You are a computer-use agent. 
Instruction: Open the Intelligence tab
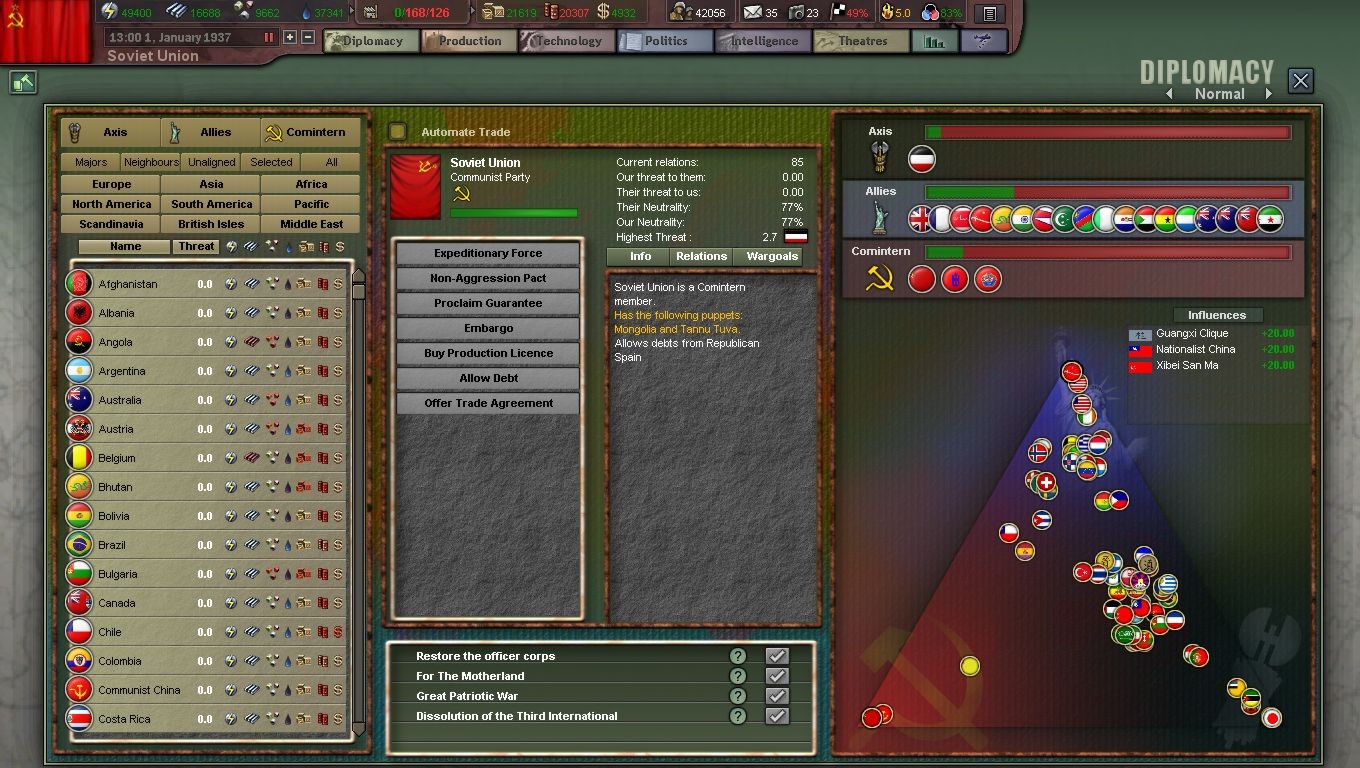[x=764, y=41]
